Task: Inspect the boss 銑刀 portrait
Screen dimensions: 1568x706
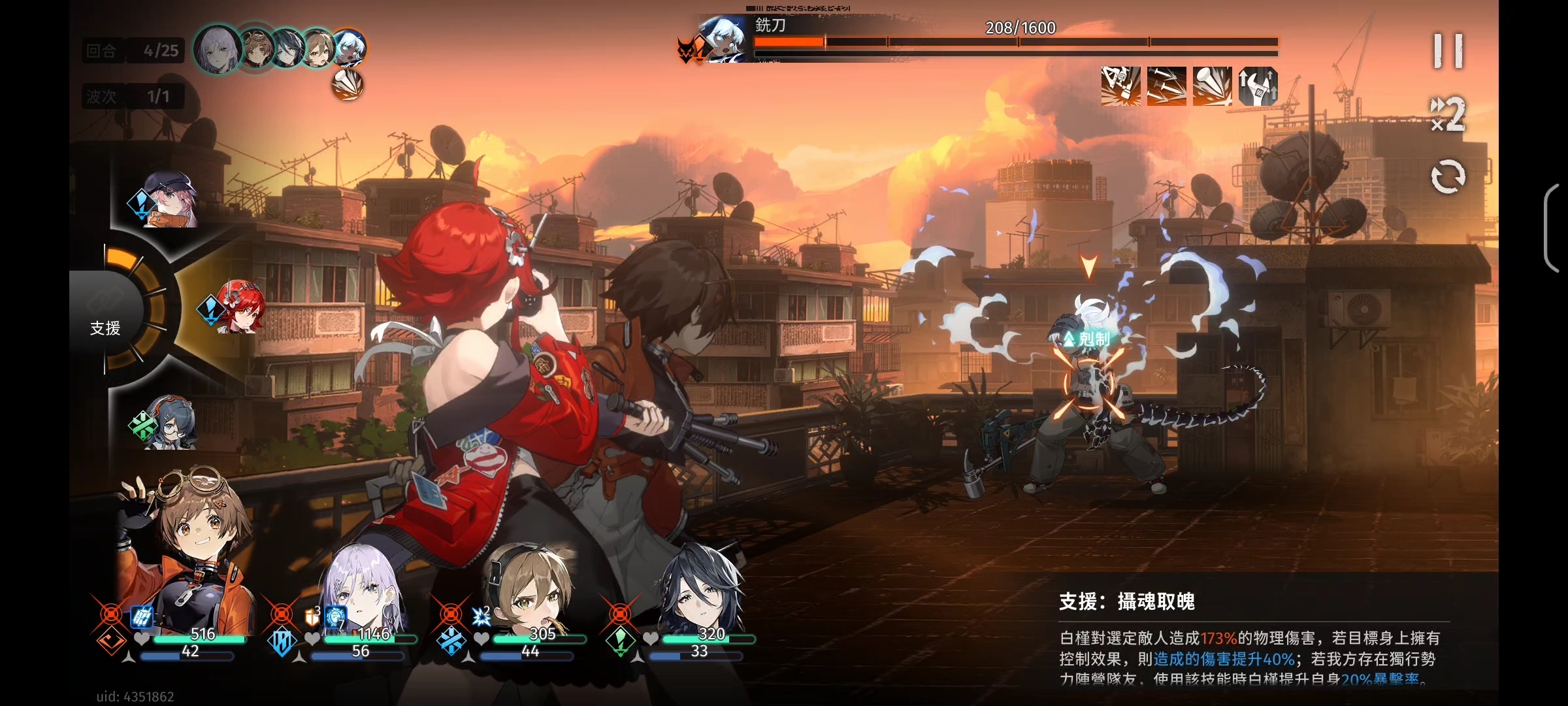Action: coord(721,39)
